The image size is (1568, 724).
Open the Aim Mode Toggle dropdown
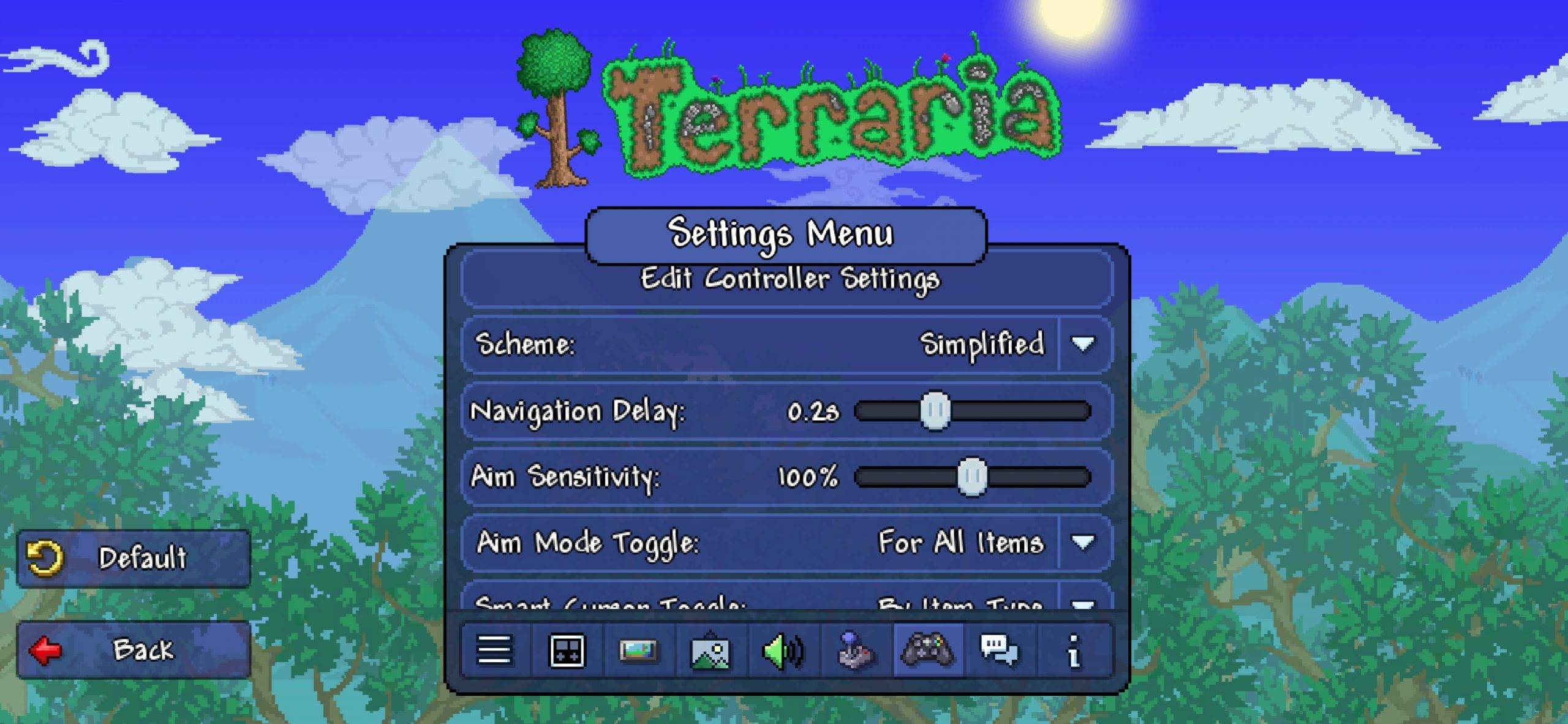coord(1084,541)
